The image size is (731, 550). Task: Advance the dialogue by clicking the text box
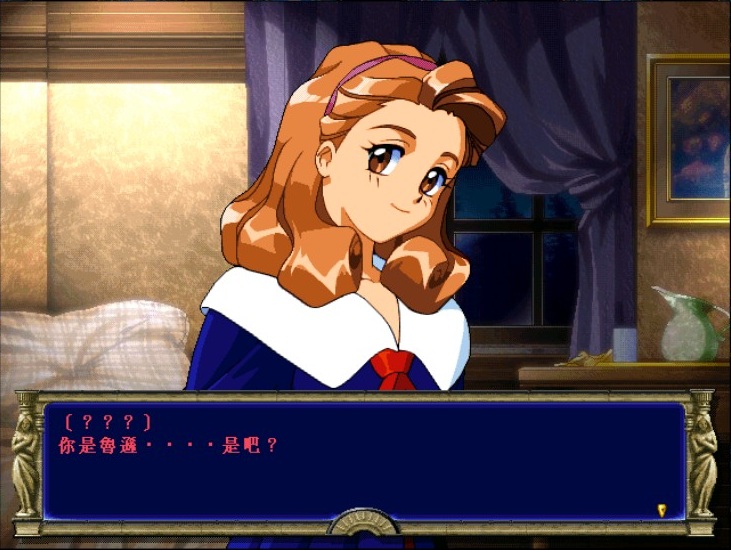point(365,461)
